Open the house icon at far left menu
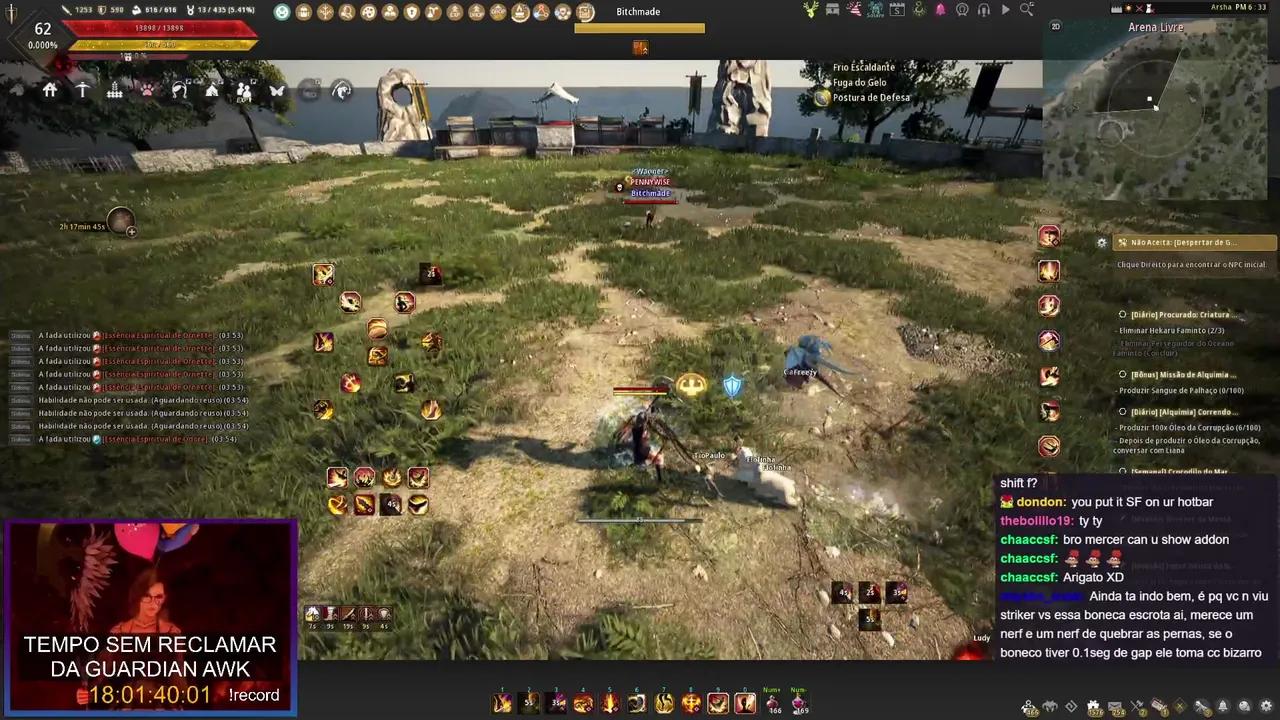The width and height of the screenshot is (1280, 720). 49,90
